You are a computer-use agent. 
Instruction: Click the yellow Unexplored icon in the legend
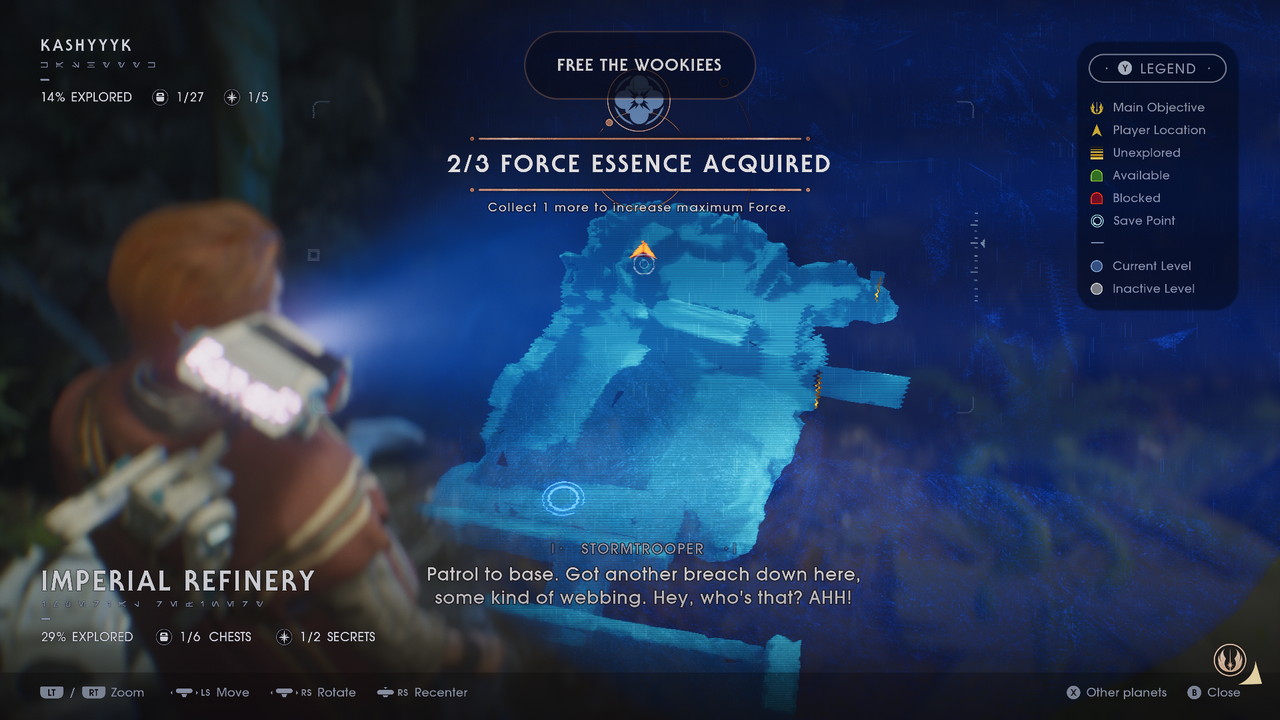1097,153
